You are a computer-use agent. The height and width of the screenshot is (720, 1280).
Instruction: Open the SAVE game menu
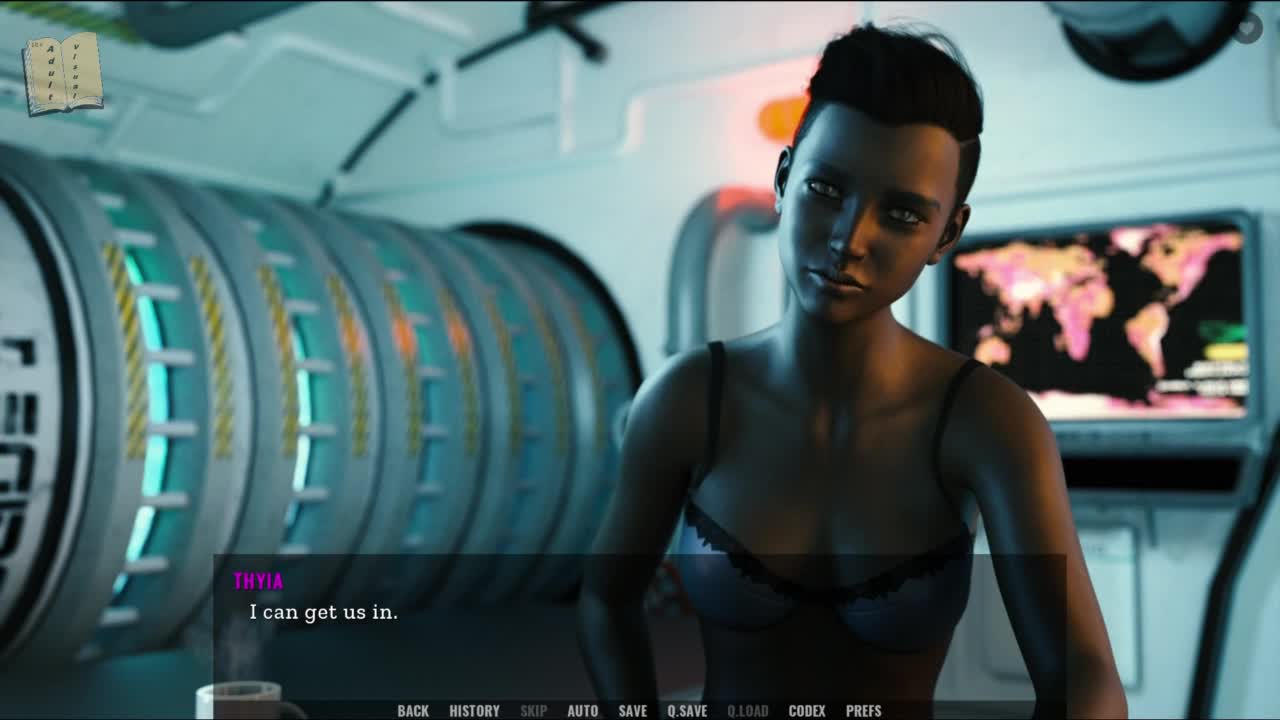tap(632, 711)
